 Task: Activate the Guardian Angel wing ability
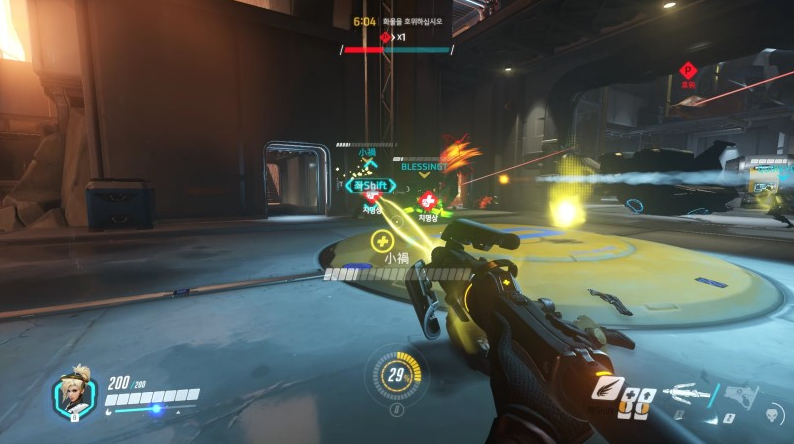(x=608, y=388)
